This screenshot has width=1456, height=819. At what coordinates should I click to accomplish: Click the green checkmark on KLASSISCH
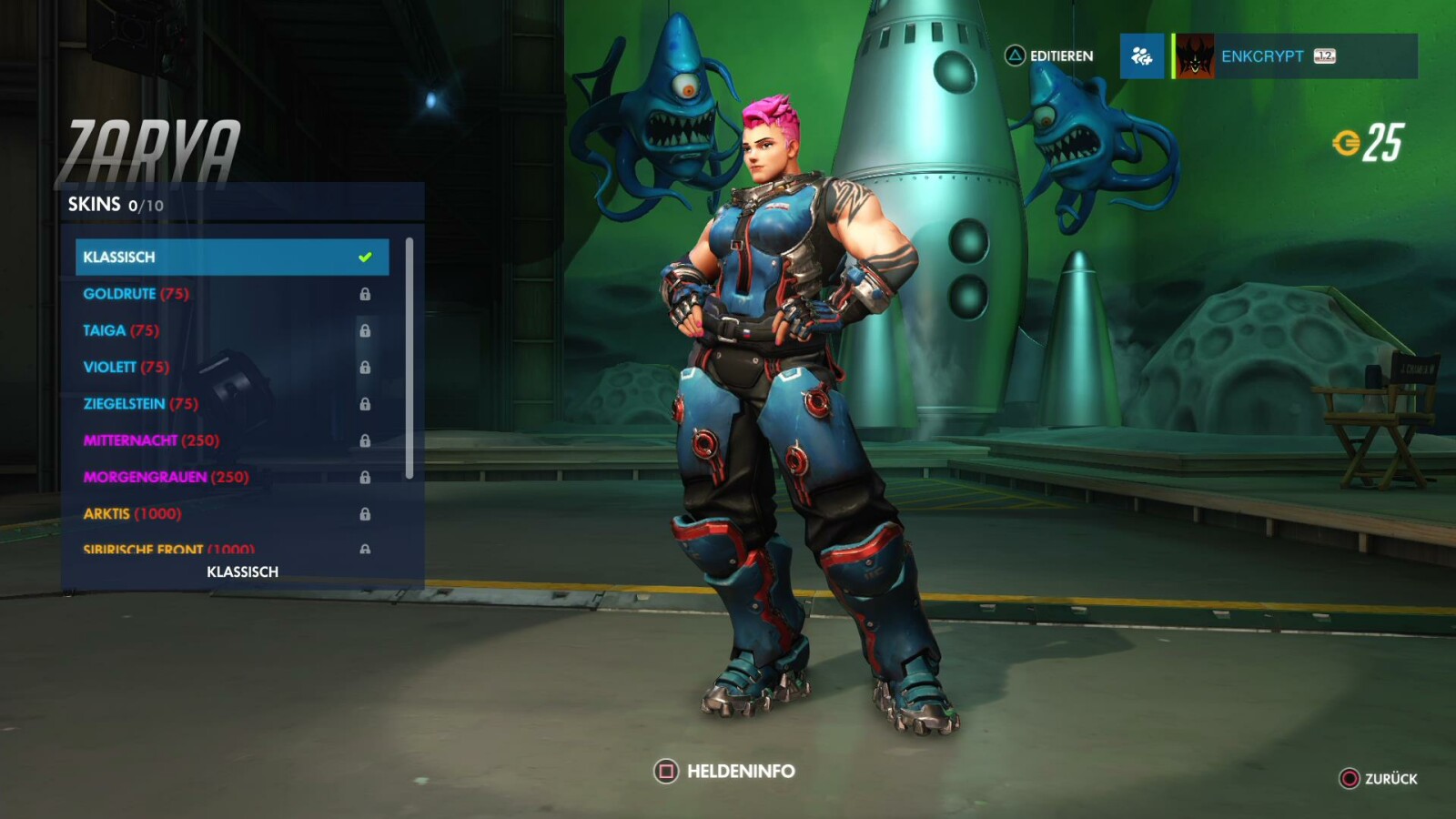click(x=367, y=257)
